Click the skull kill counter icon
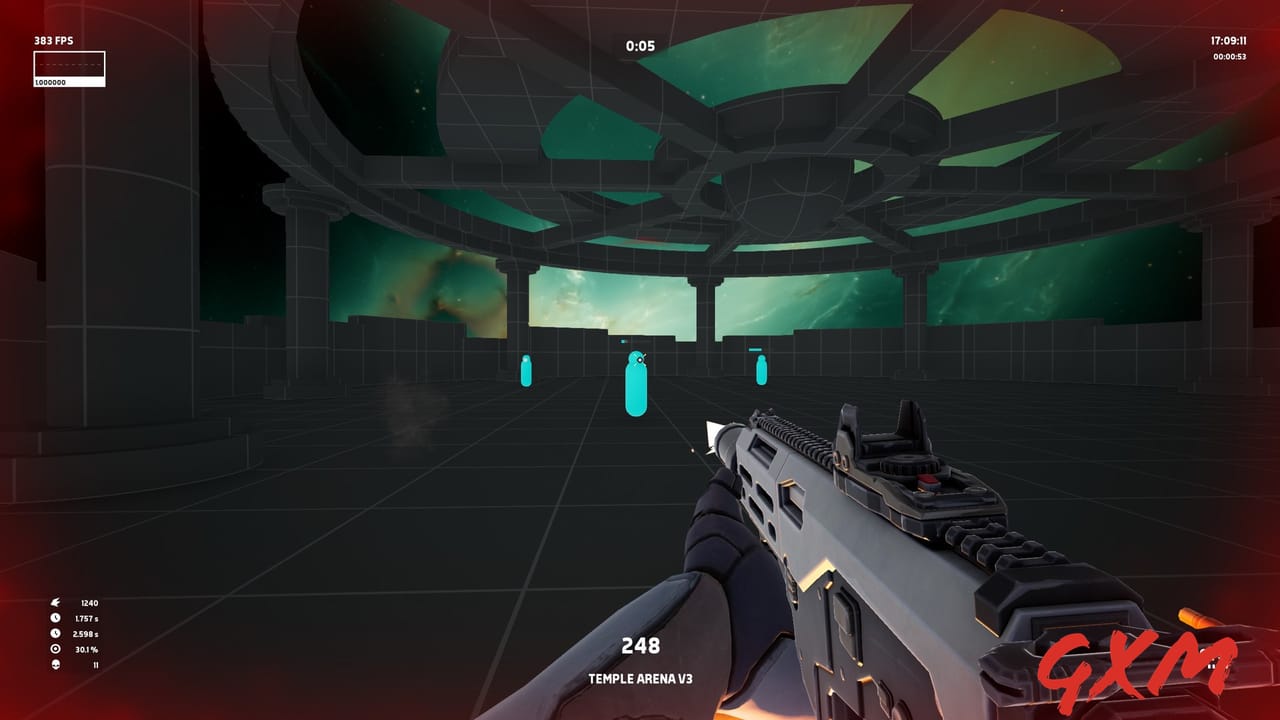 tap(55, 665)
